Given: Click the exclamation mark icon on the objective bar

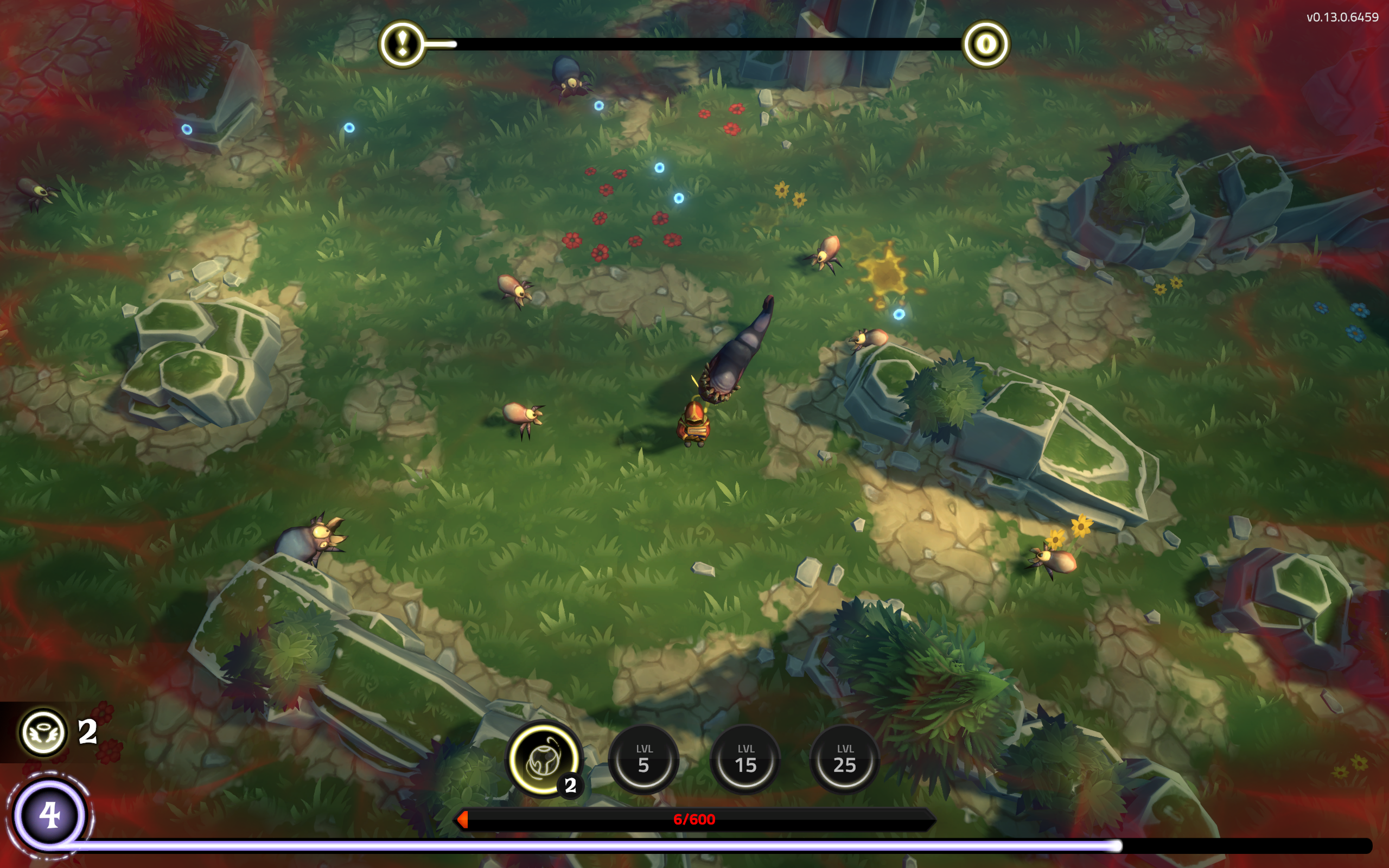Looking at the screenshot, I should (403, 43).
